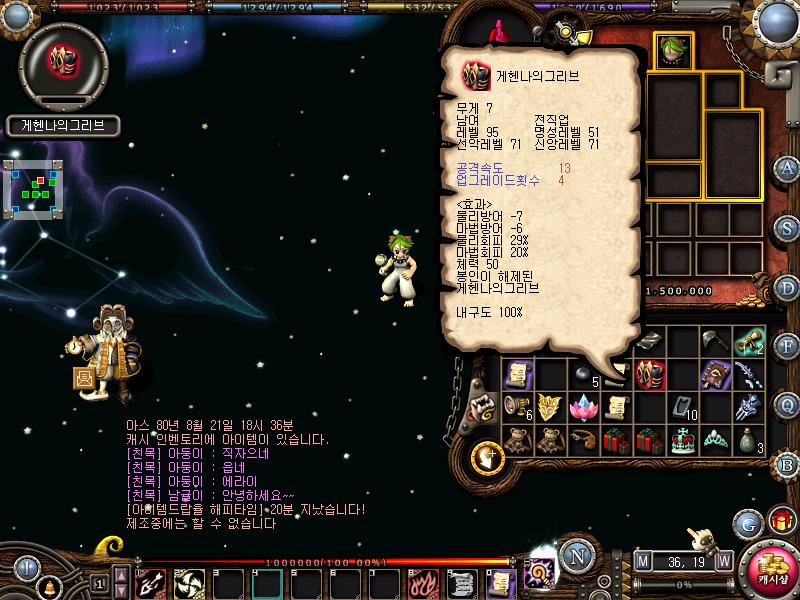Select the purple spellbook inventory item
Image resolution: width=800 pixels, height=600 pixels.
tap(716, 375)
